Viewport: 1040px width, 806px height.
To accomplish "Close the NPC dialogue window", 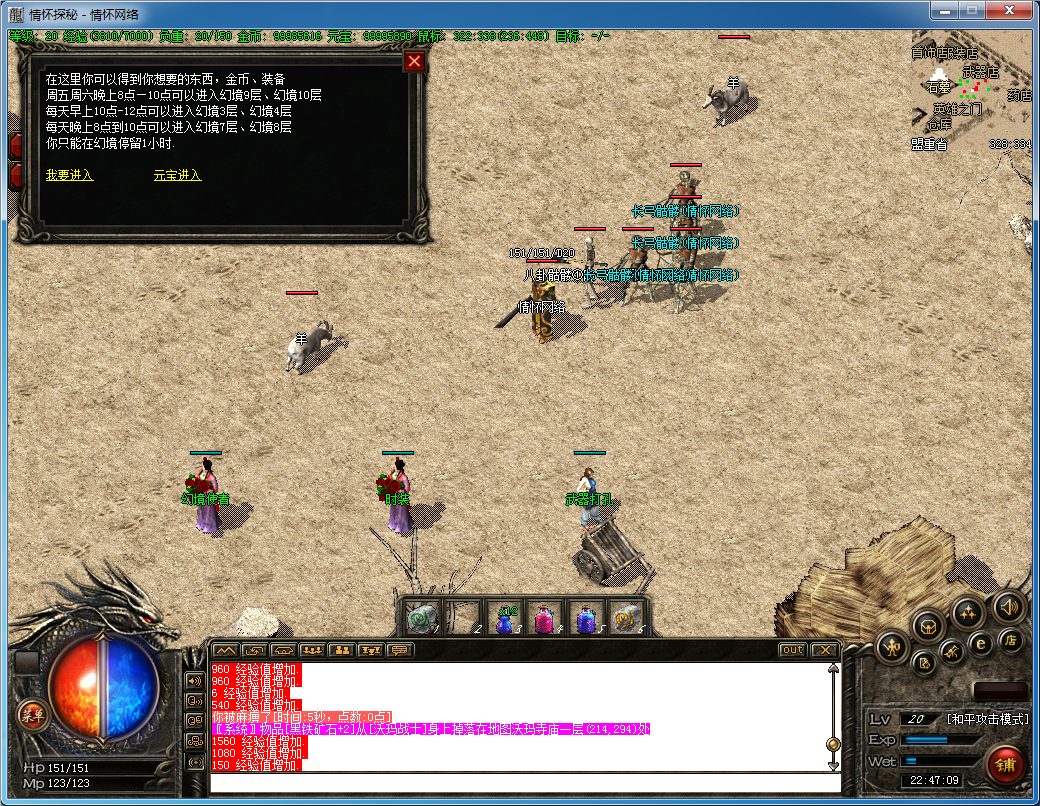I will (414, 62).
